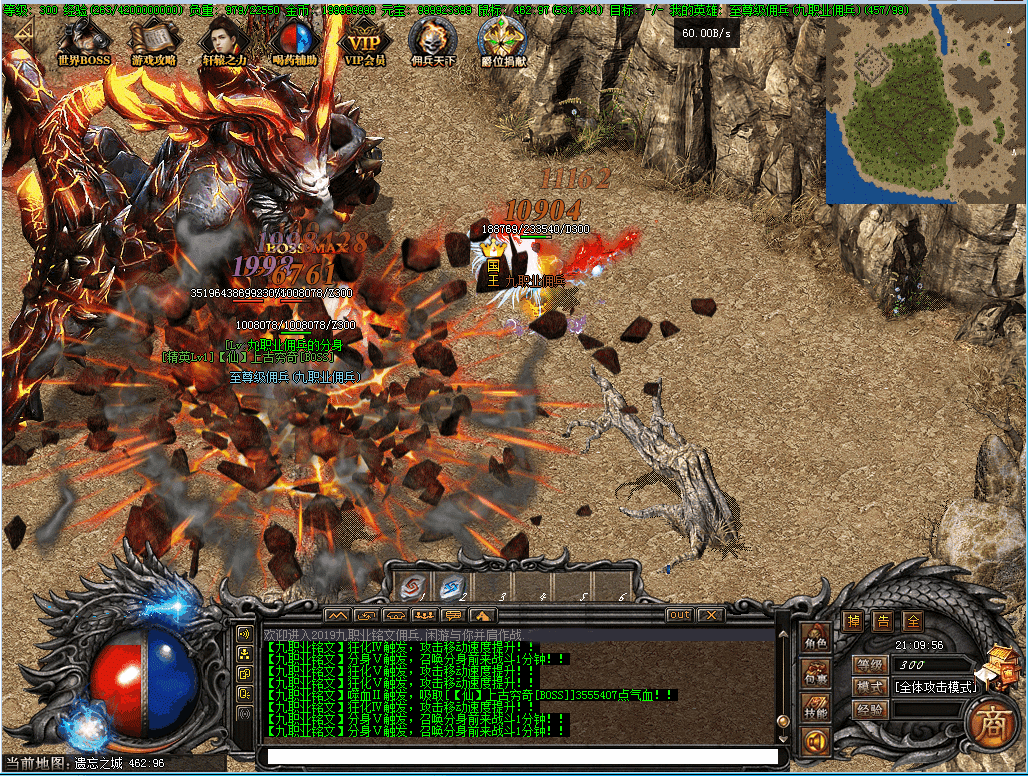Screen dimensions: 1028x776
Task: Toggle the sound speaker button
Action: pyautogui.click(x=817, y=744)
